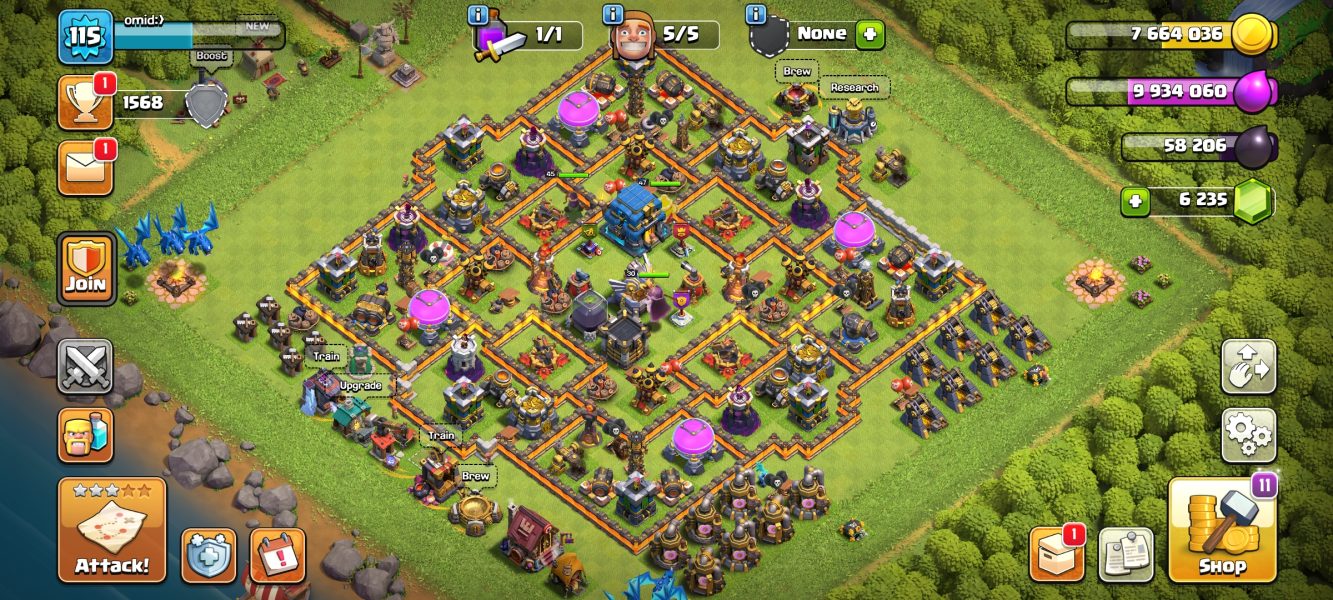Image resolution: width=1333 pixels, height=600 pixels.
Task: Tap the Upgrade bubble
Action: [361, 385]
